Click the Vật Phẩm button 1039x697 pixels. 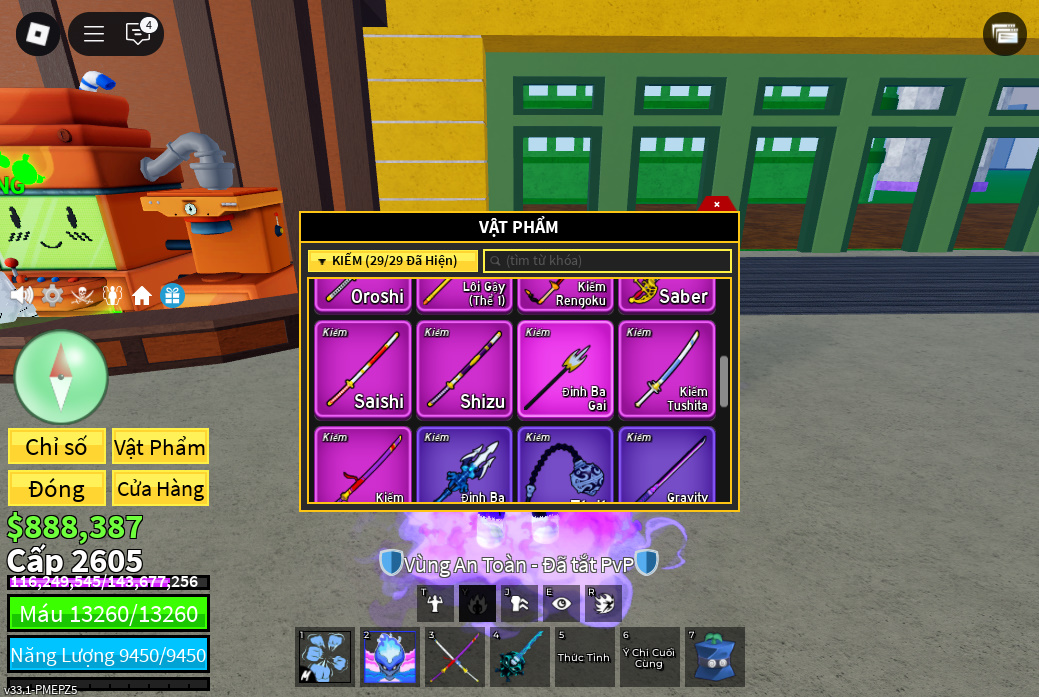coord(160,447)
